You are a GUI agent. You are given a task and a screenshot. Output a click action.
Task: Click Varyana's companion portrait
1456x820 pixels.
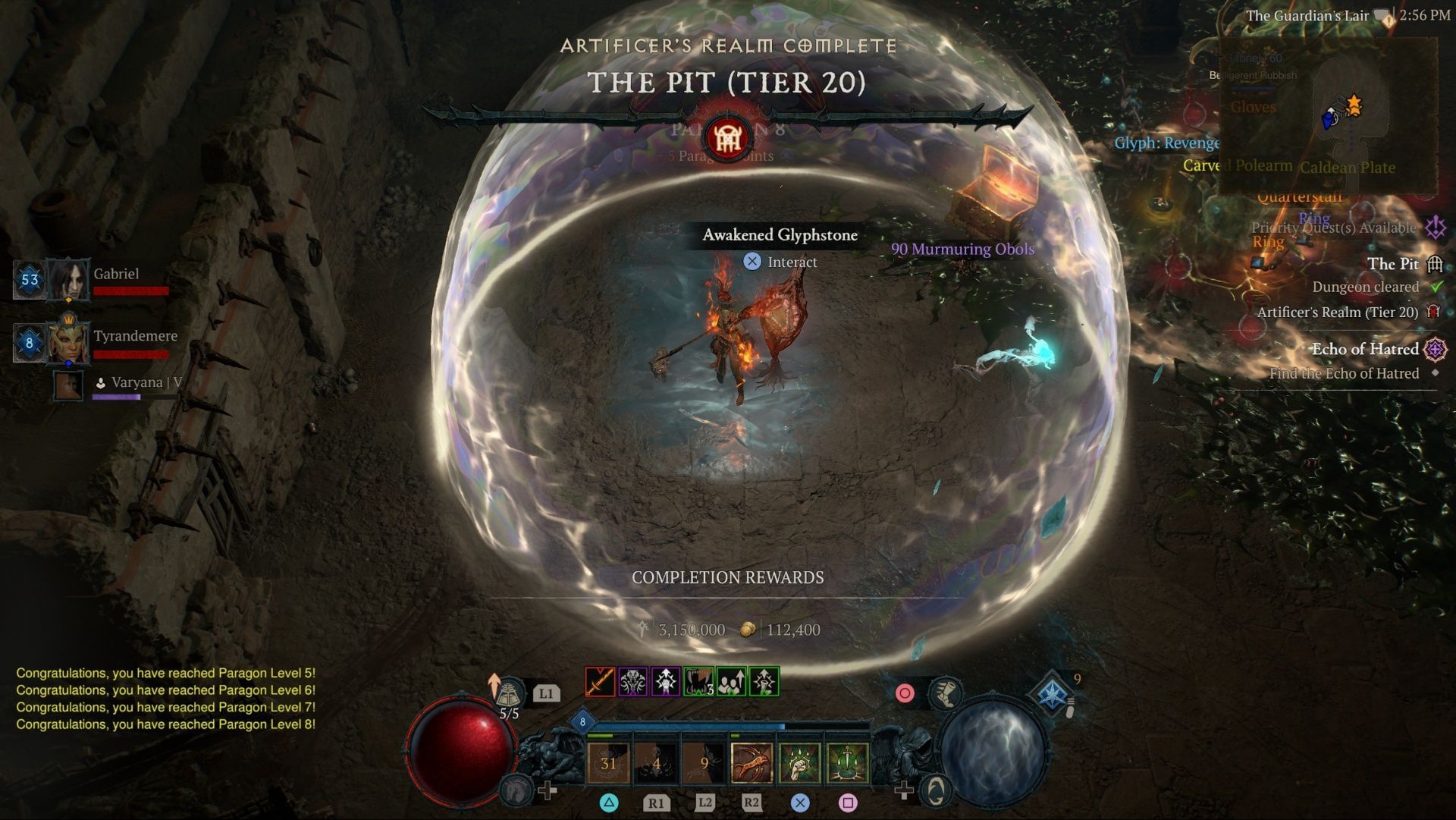pyautogui.click(x=68, y=385)
